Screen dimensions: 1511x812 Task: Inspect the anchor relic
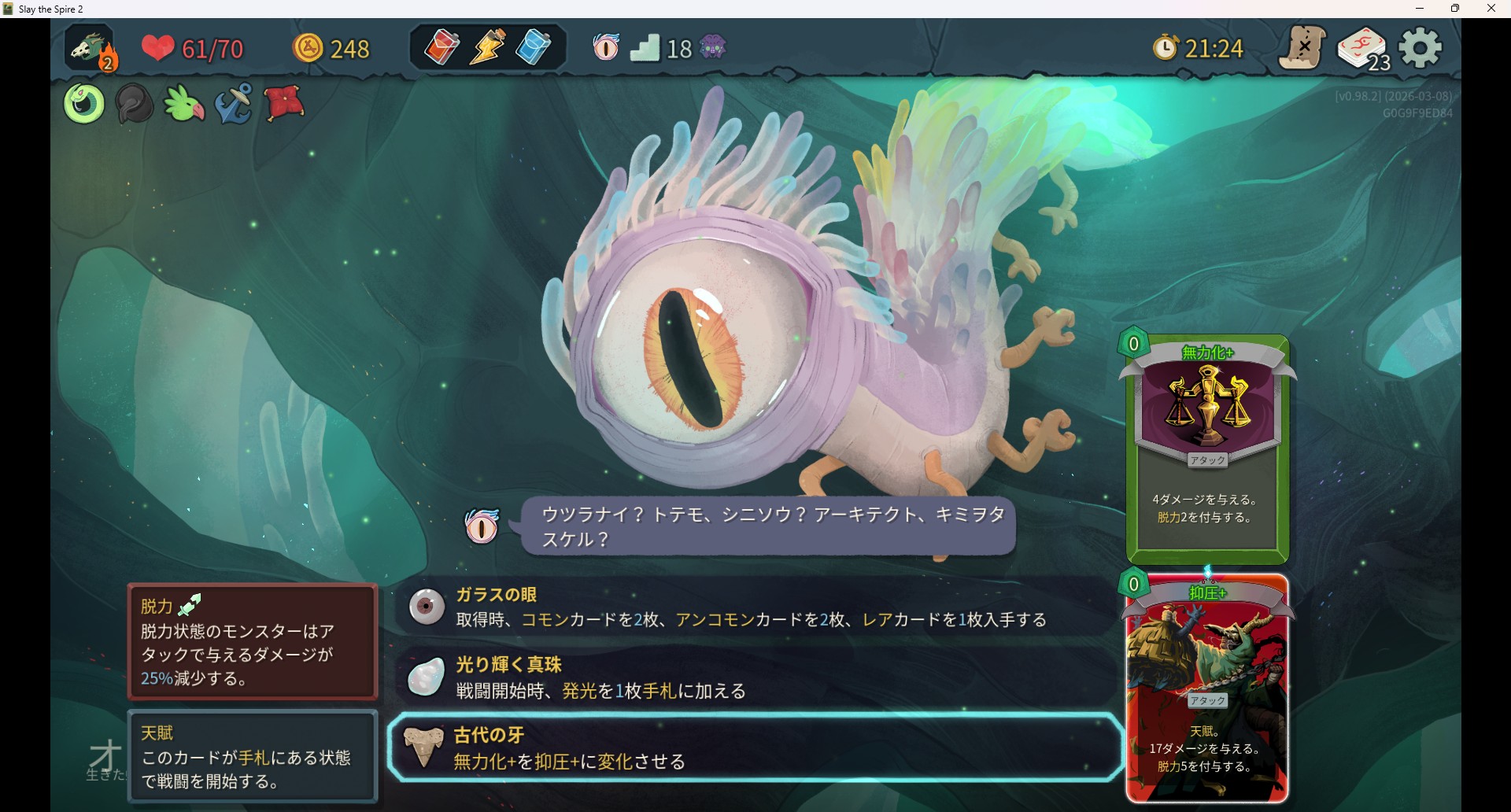coord(234,104)
